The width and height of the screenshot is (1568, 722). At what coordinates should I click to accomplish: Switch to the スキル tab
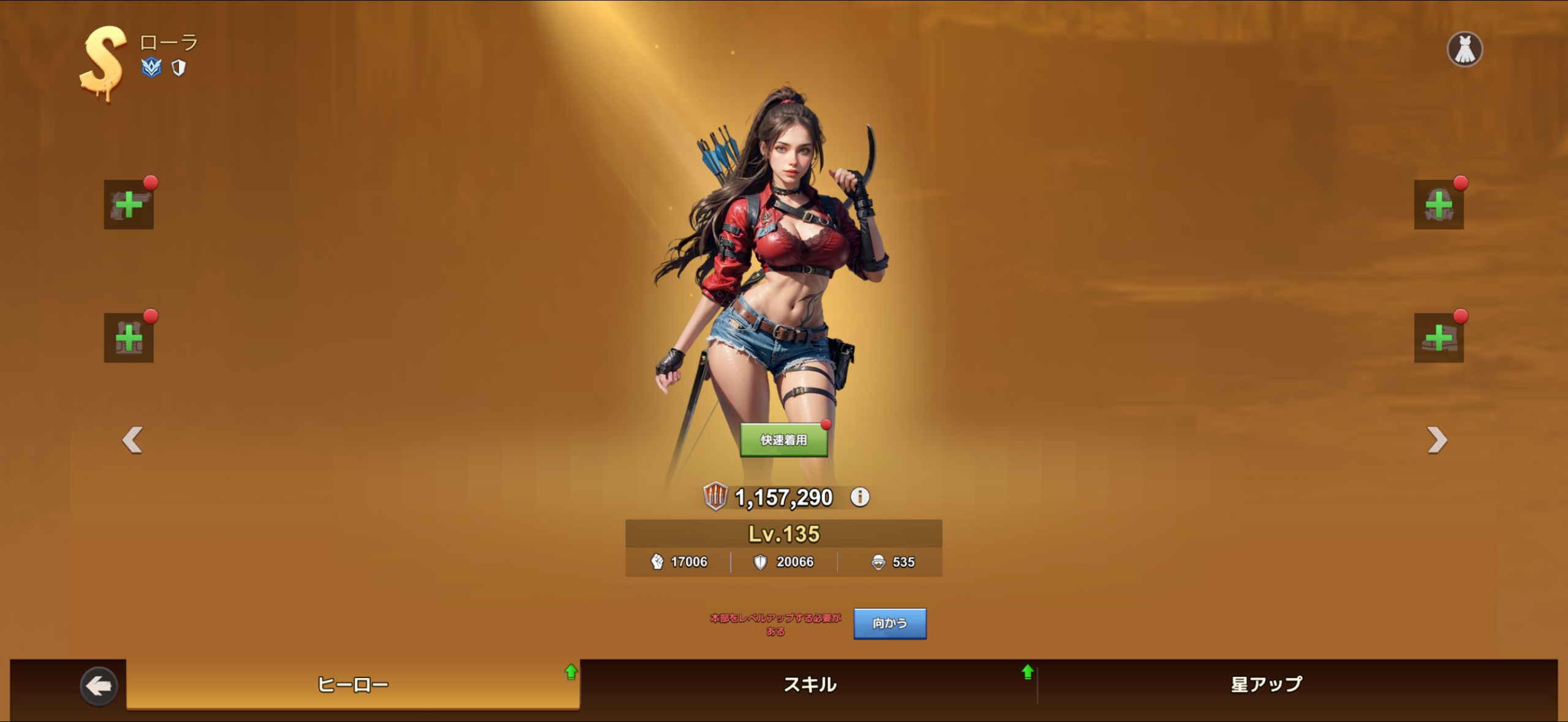[809, 684]
